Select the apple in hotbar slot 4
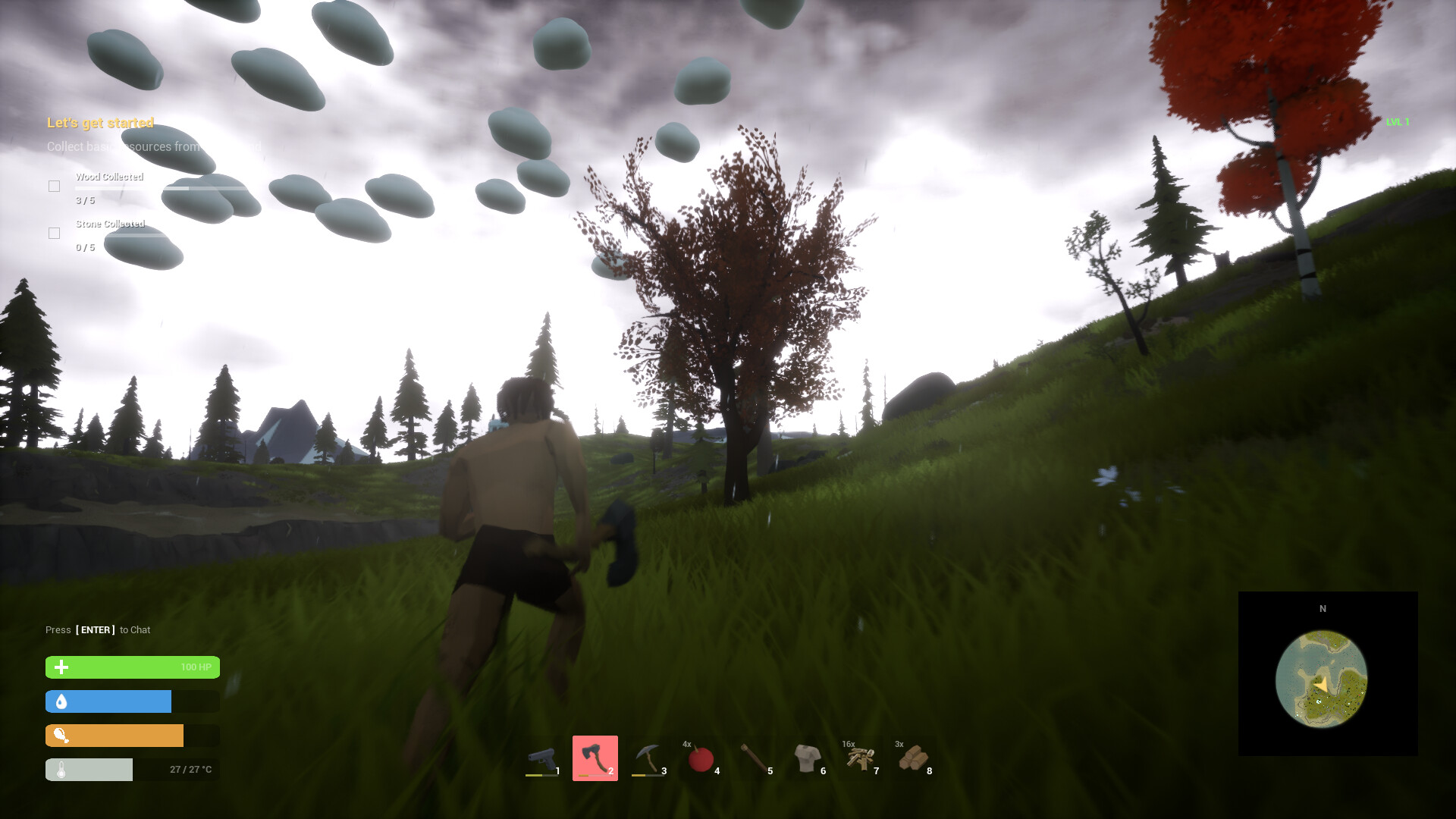The width and height of the screenshot is (1456, 819). [701, 758]
